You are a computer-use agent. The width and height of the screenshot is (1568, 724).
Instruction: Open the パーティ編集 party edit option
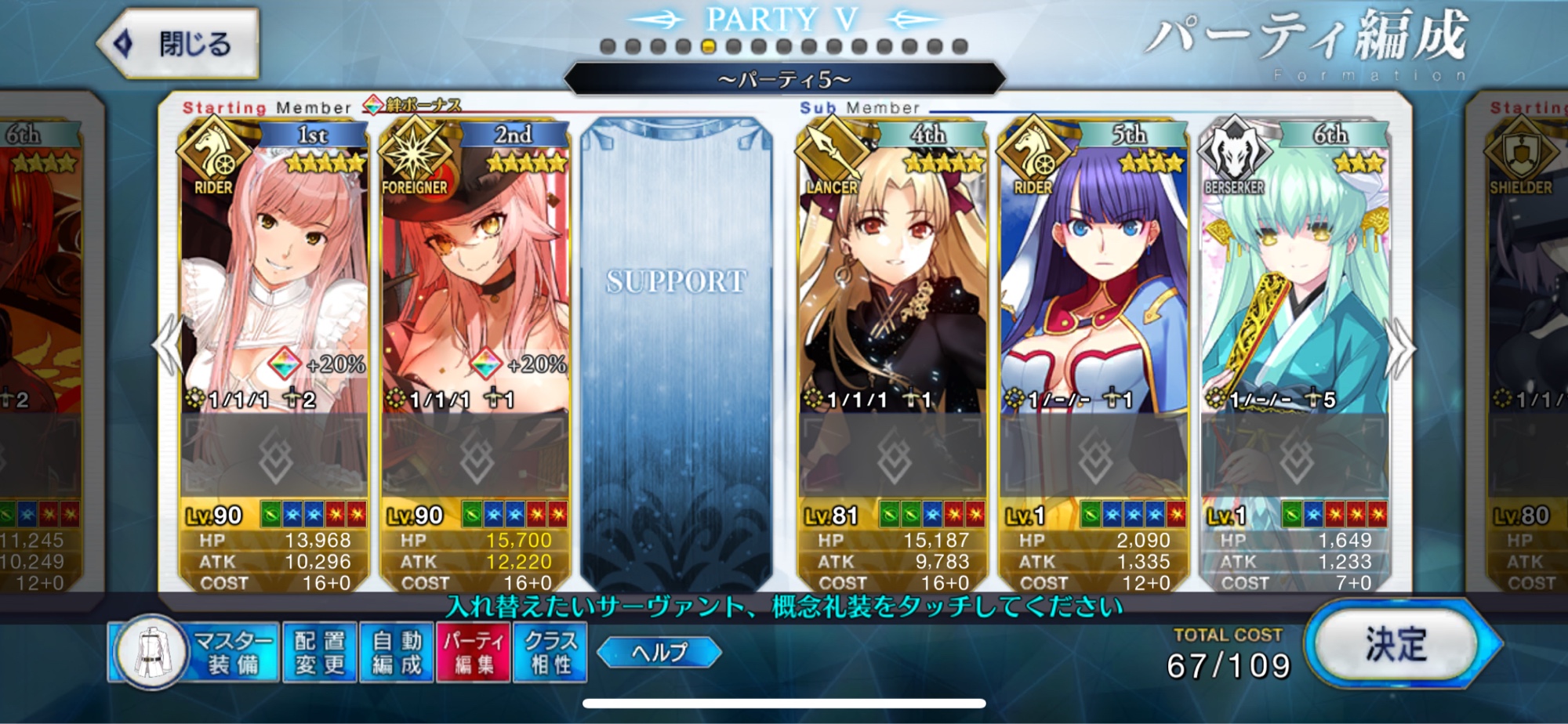point(474,653)
